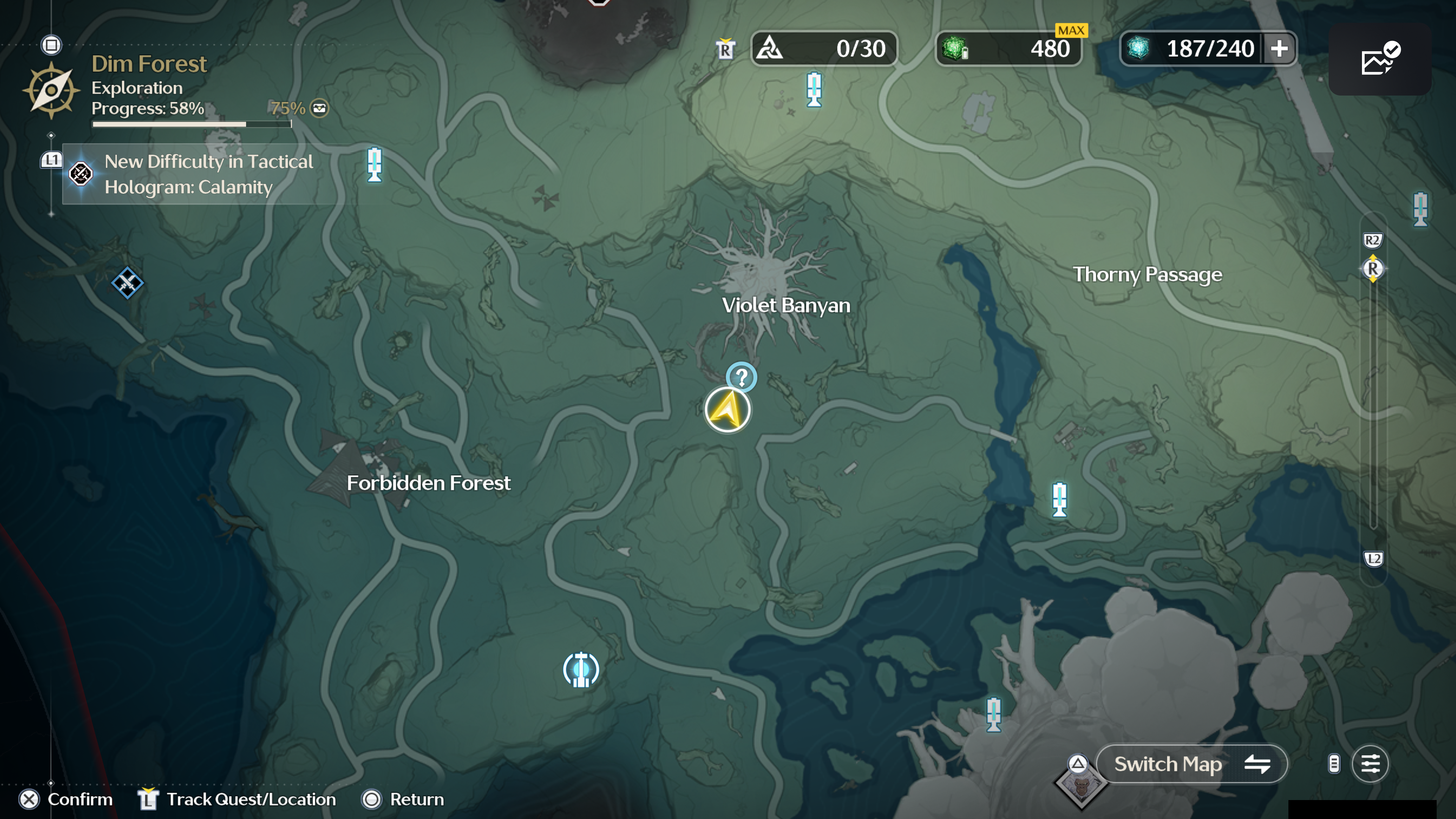Open the map filter settings icon
Screen dimensions: 1456x819
[1370, 764]
